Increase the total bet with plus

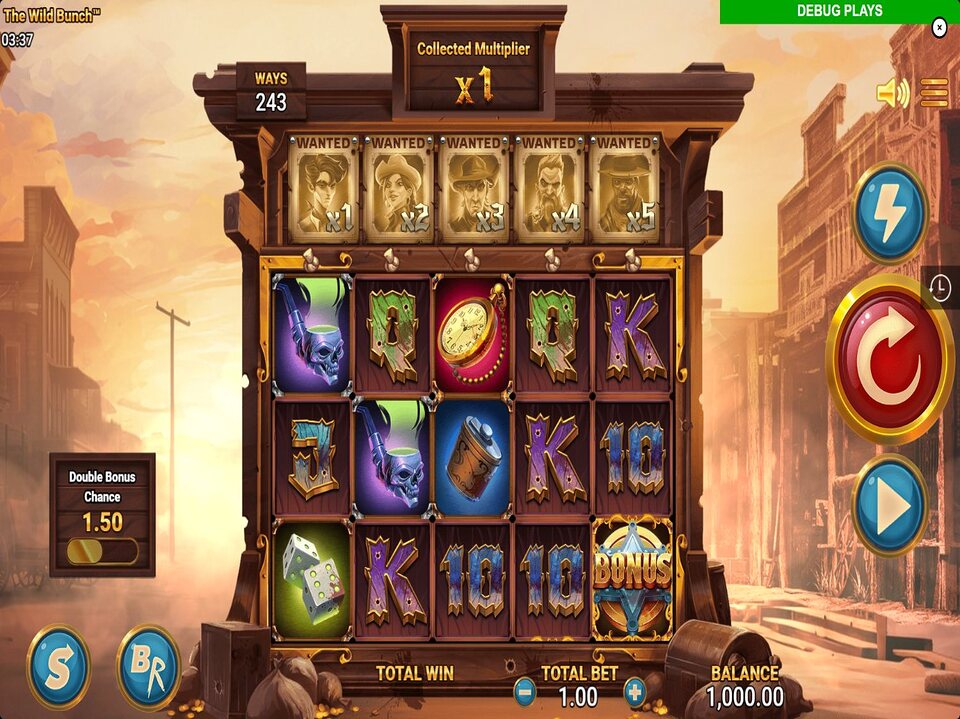(634, 691)
